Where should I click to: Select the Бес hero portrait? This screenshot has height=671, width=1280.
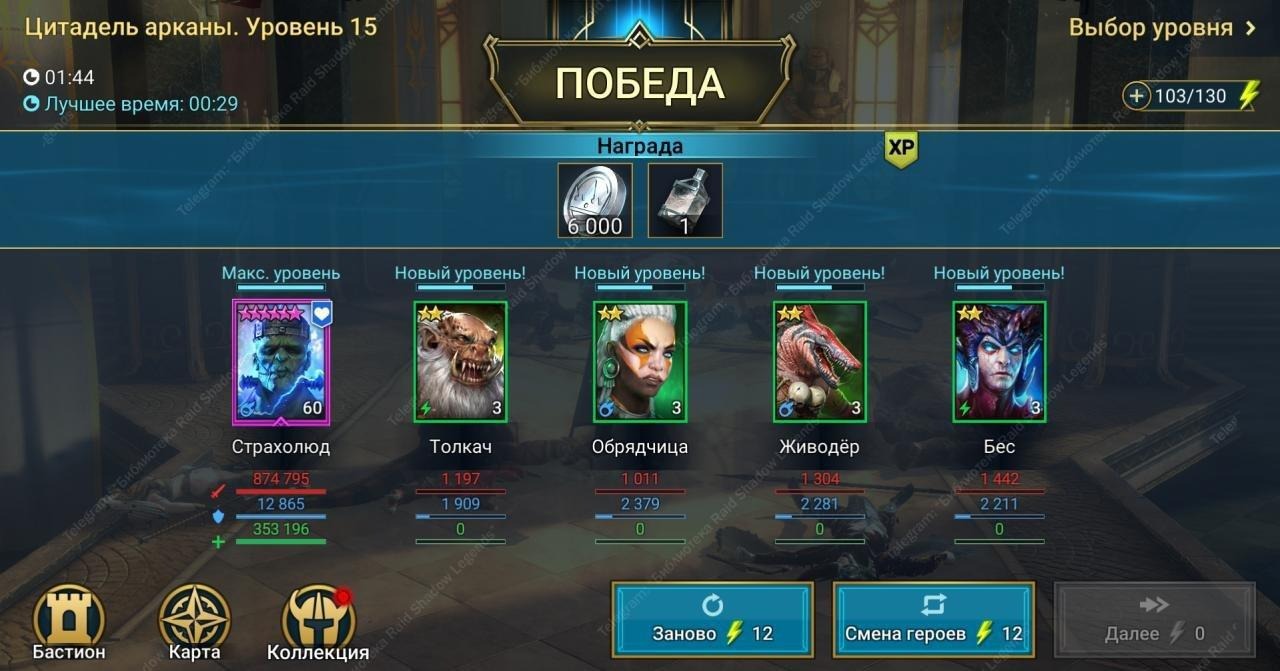coord(999,362)
